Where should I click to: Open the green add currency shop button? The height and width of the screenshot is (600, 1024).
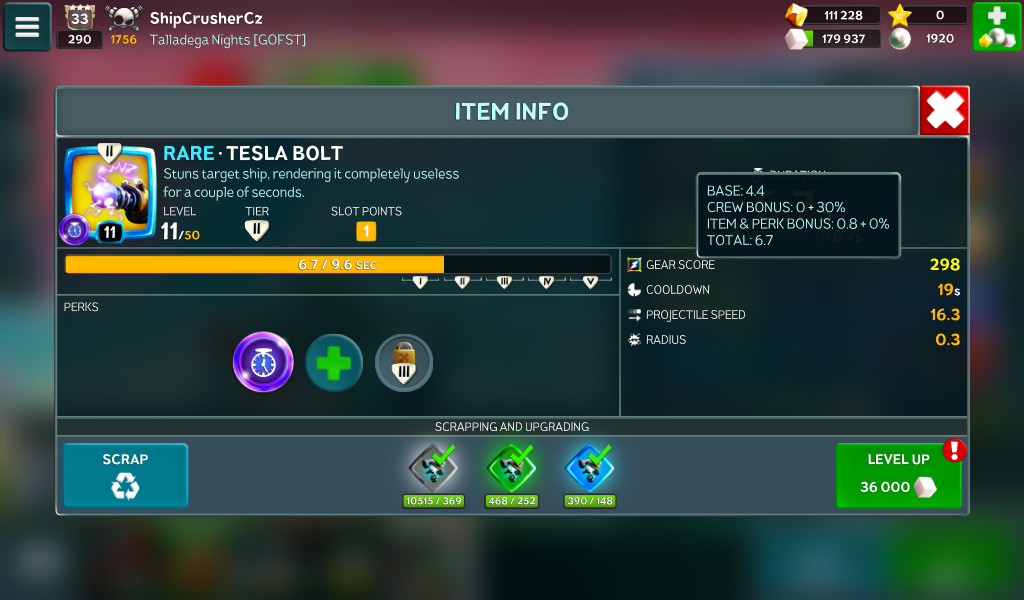996,27
